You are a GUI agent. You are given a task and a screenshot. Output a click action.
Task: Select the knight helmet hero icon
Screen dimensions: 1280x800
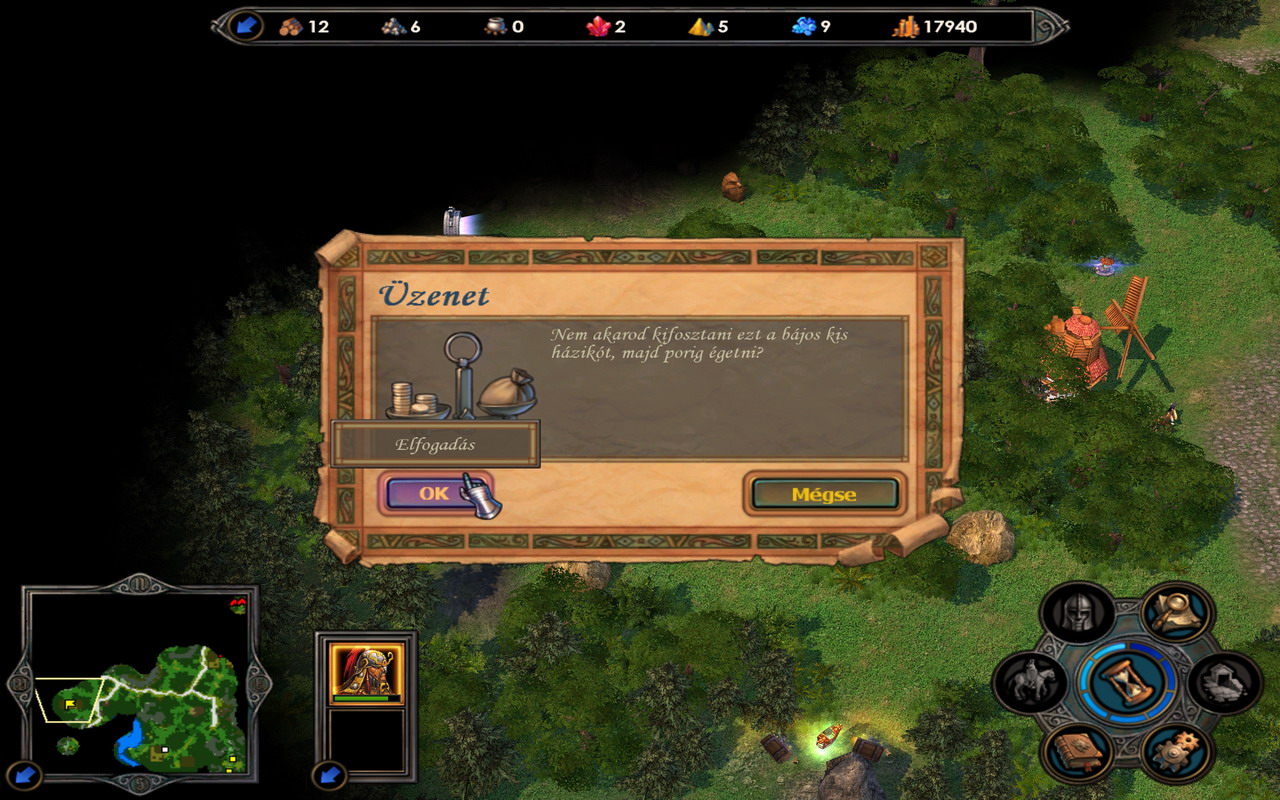[x=1078, y=613]
